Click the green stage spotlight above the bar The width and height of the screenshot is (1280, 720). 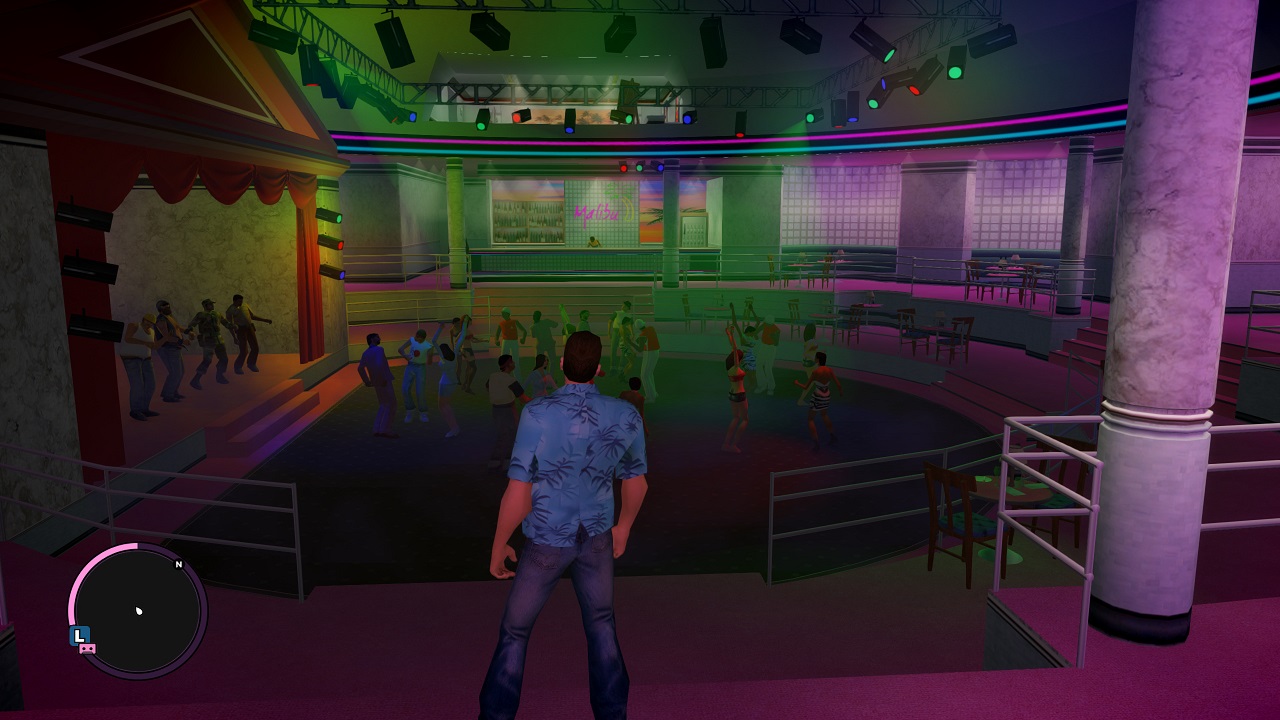tap(640, 168)
